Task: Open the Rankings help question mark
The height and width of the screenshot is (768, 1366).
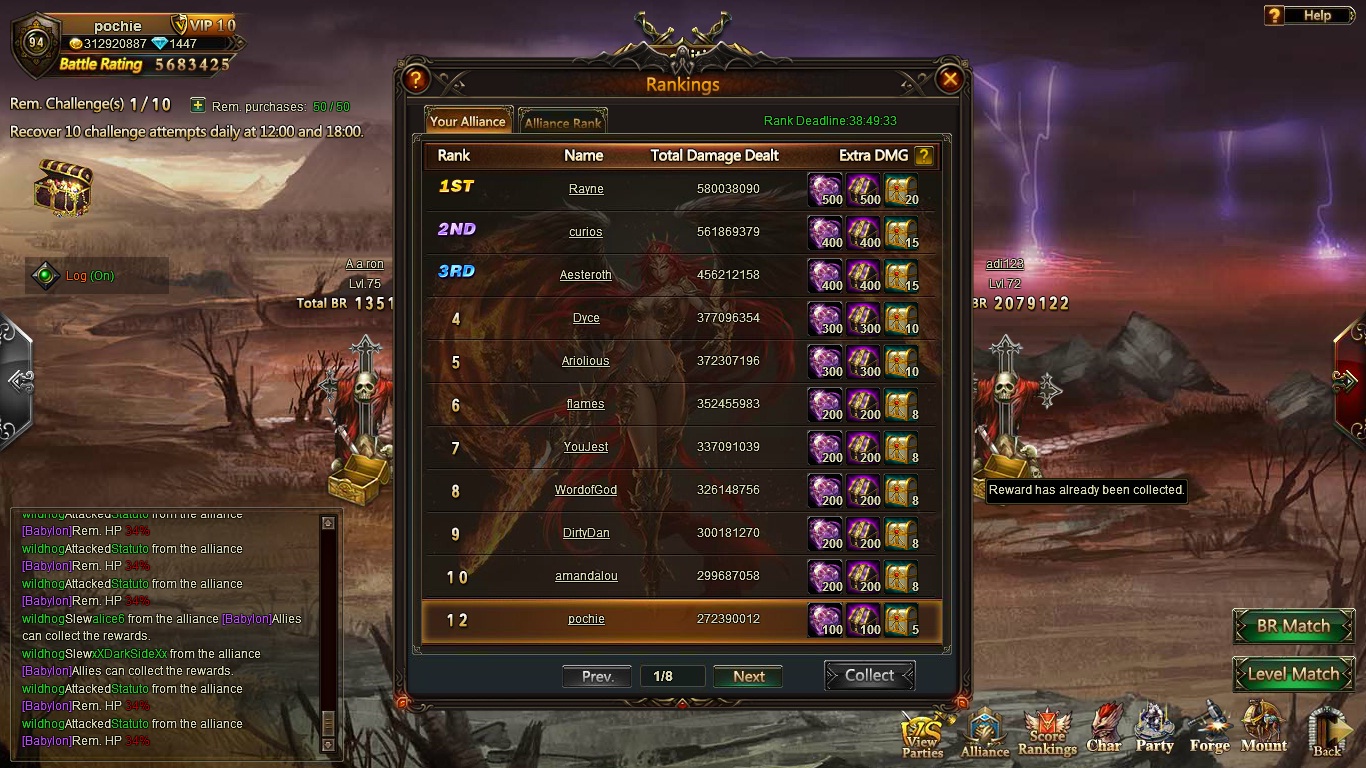Action: coord(415,79)
